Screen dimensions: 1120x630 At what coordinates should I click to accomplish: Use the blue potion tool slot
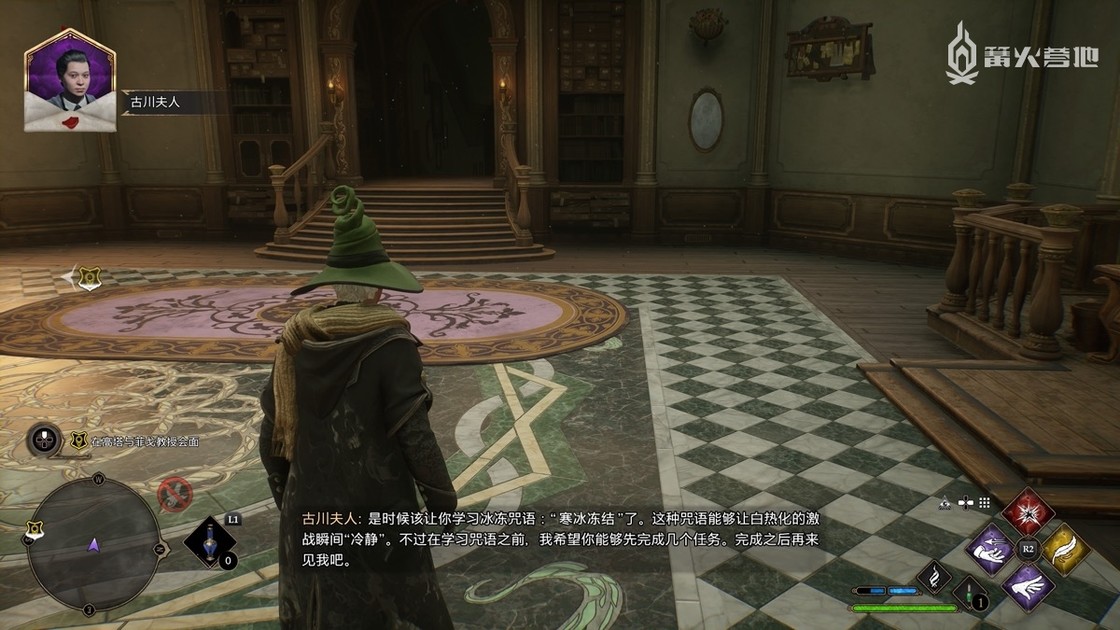tap(209, 542)
